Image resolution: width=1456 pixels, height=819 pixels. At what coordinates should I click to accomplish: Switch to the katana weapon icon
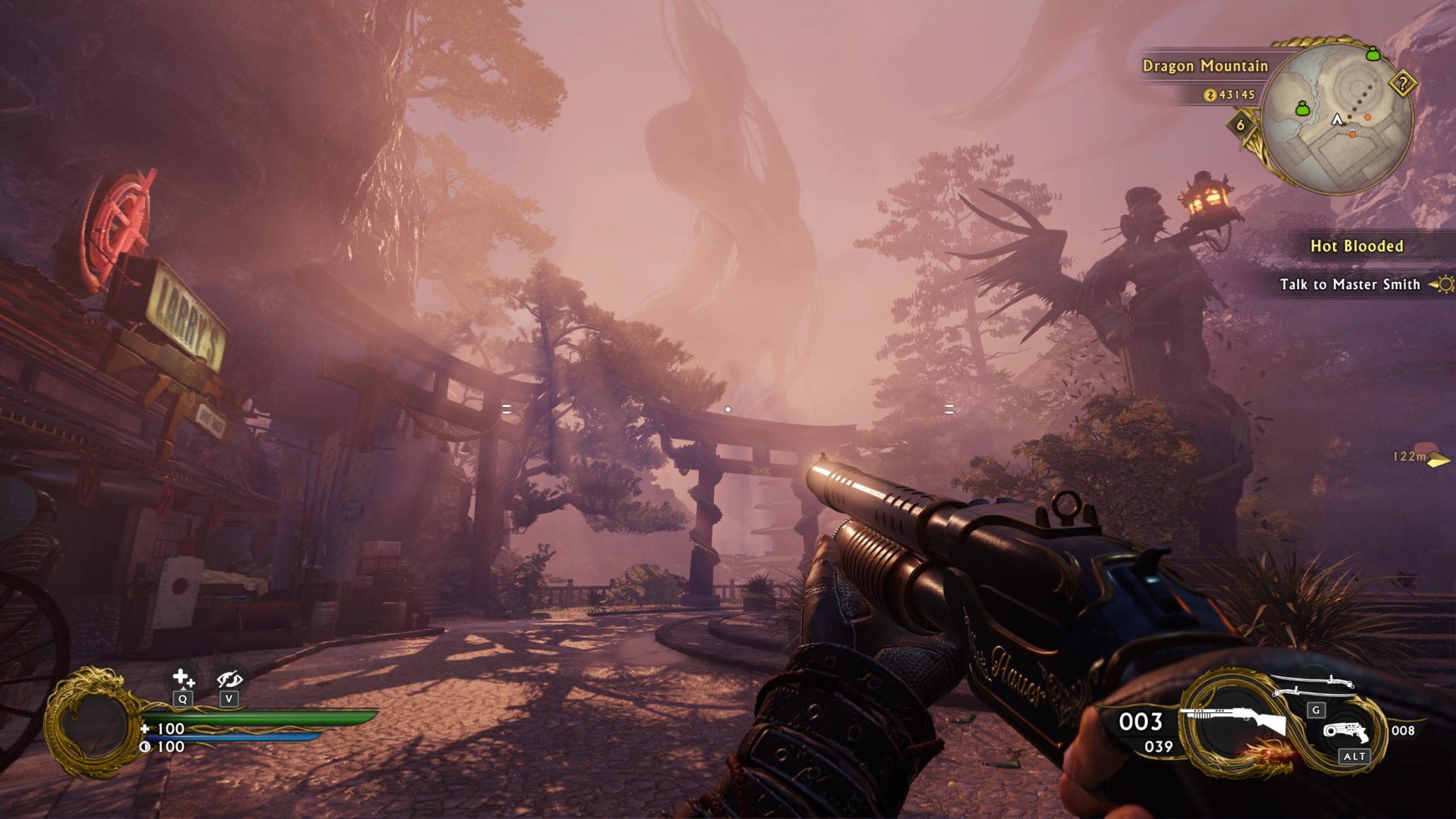tap(1313, 683)
